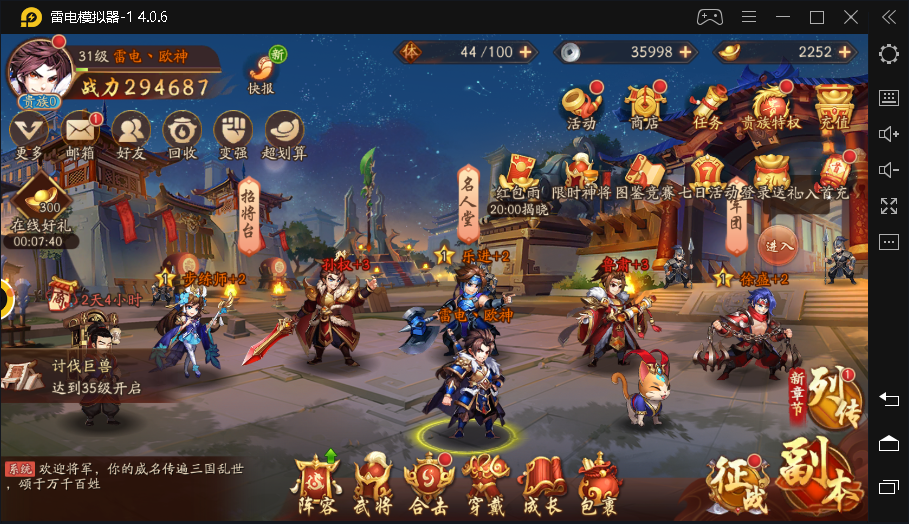Enter the 商店 shop
Viewport: 909px width, 524px height.
coord(644,104)
